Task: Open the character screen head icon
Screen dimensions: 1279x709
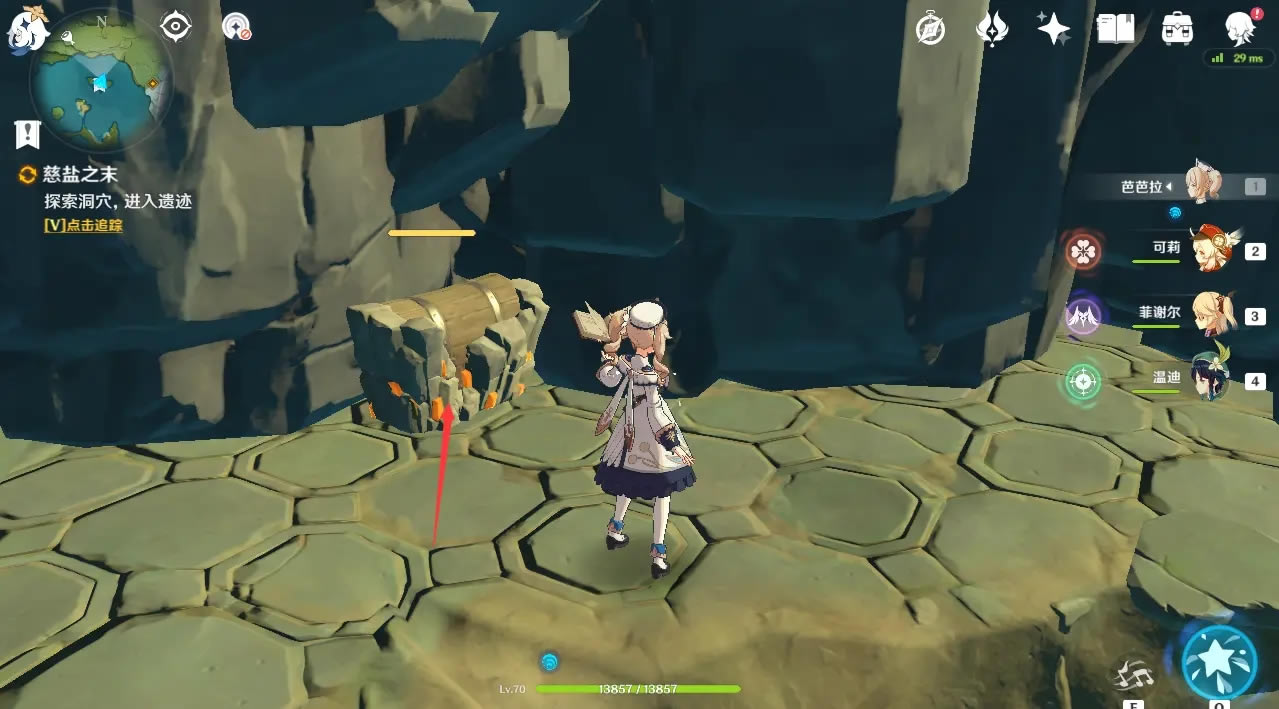Action: (x=1240, y=28)
